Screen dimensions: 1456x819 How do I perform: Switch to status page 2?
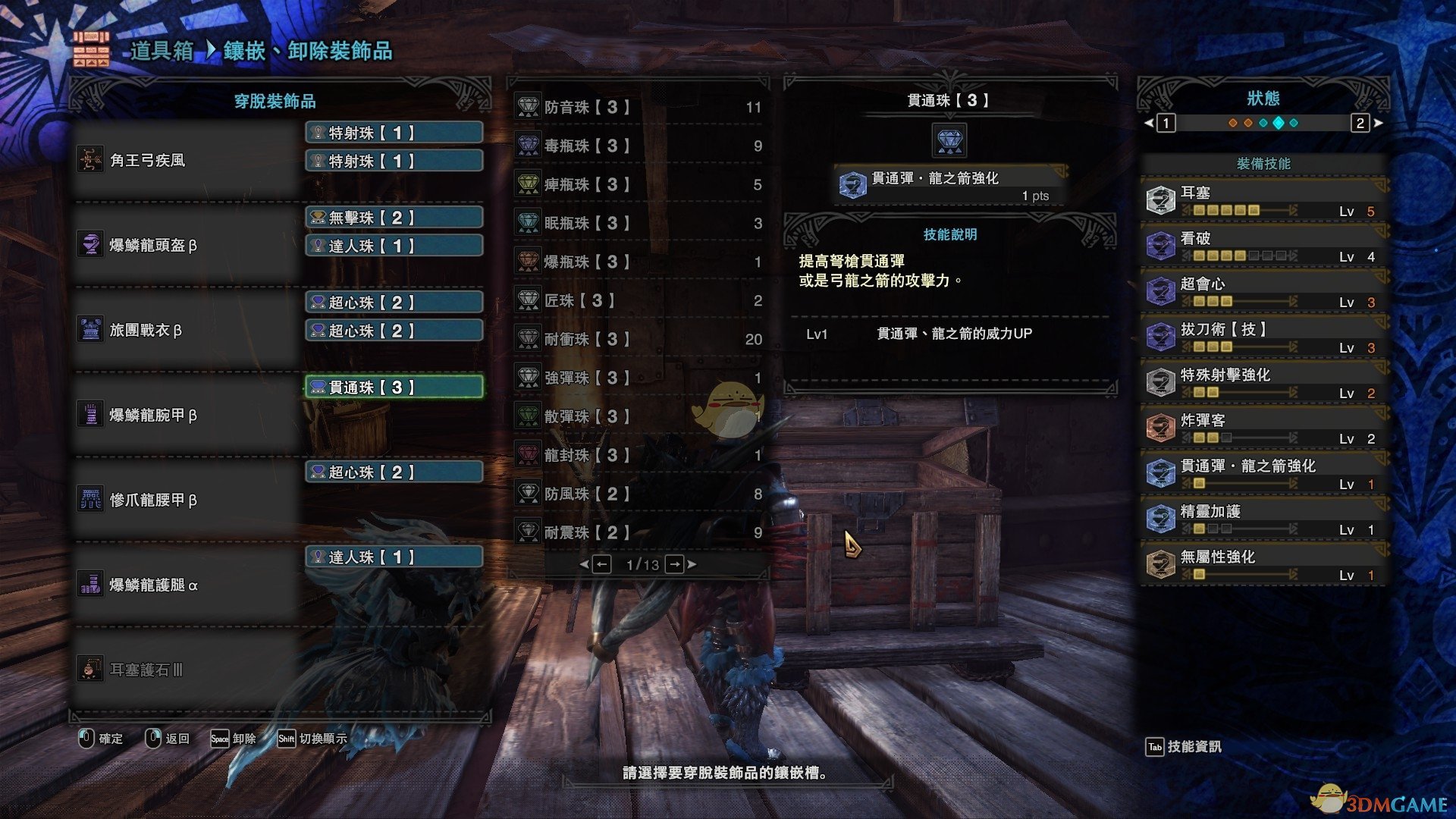[1360, 123]
